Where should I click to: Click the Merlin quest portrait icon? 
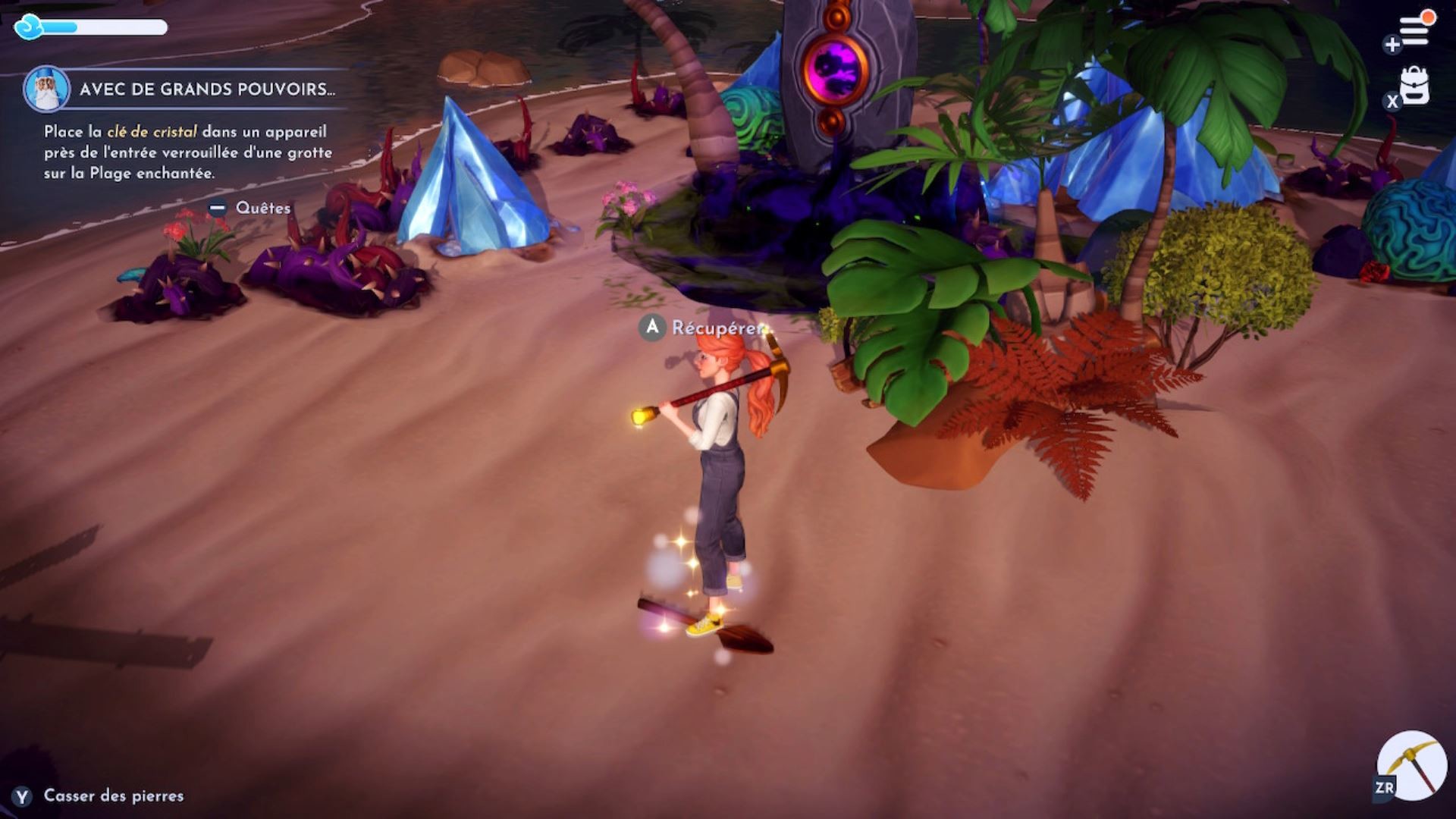(x=47, y=89)
